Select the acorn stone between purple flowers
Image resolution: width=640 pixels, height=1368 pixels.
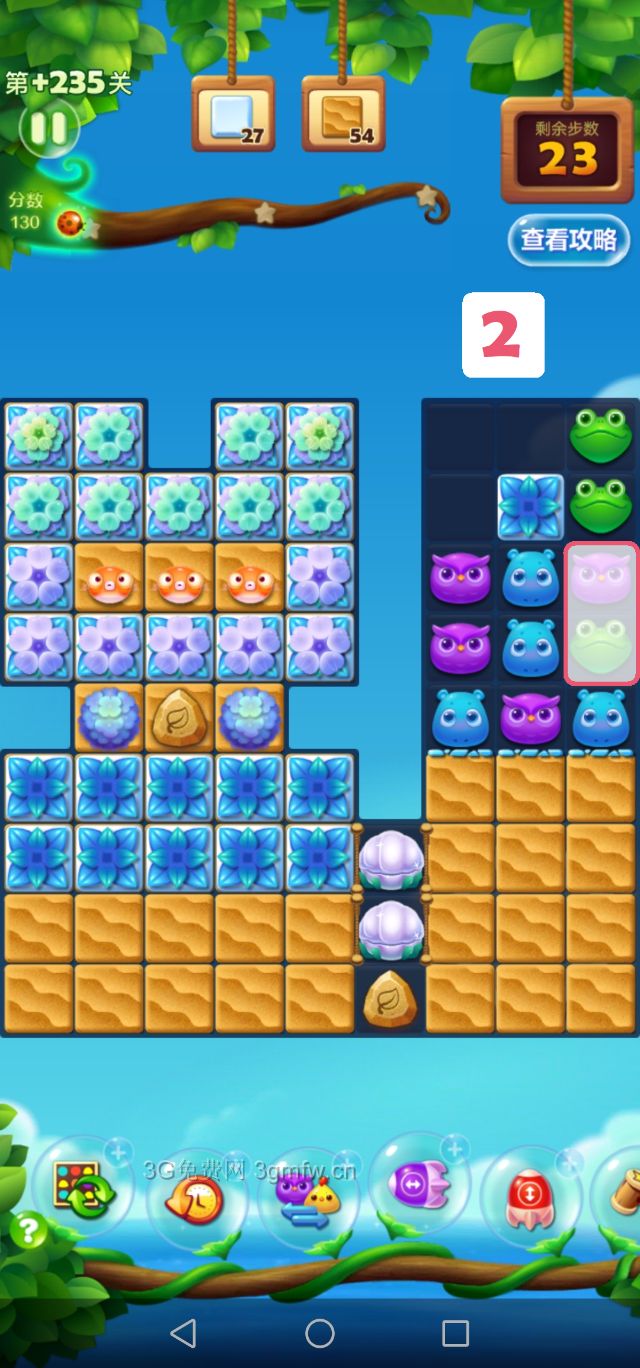tap(180, 718)
